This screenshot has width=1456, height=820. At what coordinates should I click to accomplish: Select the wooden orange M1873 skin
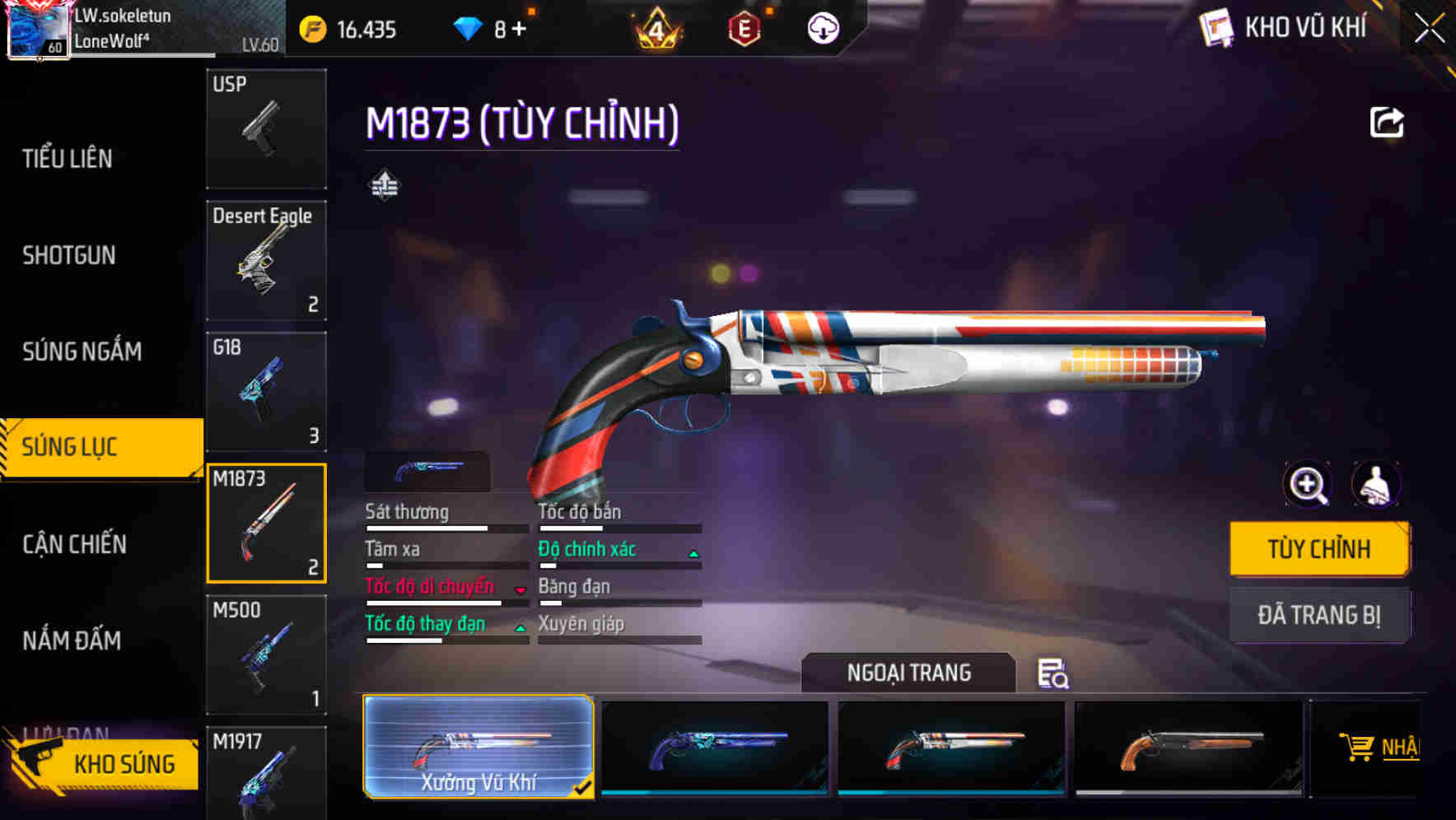point(1189,747)
